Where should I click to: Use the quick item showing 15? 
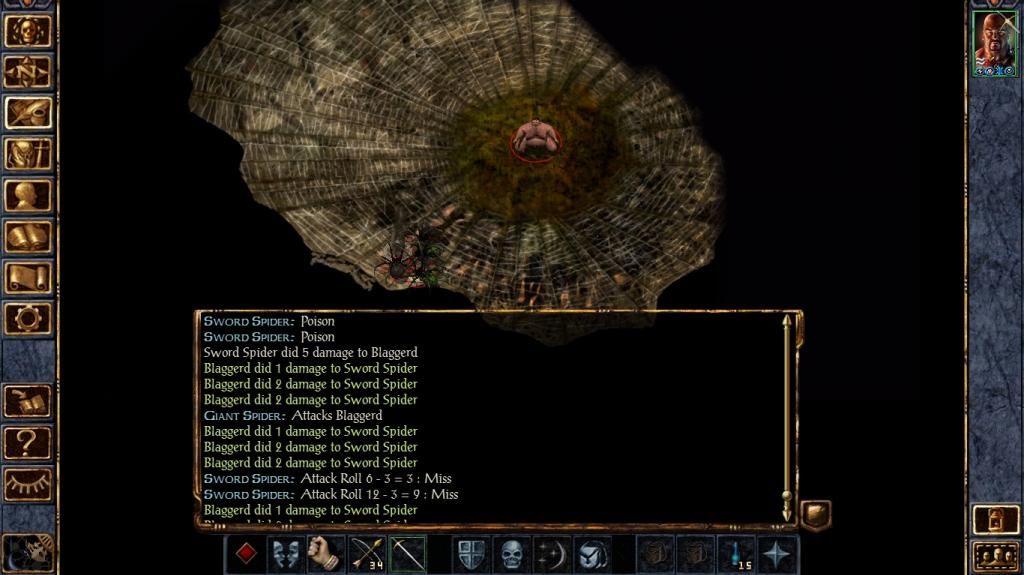tap(738, 554)
